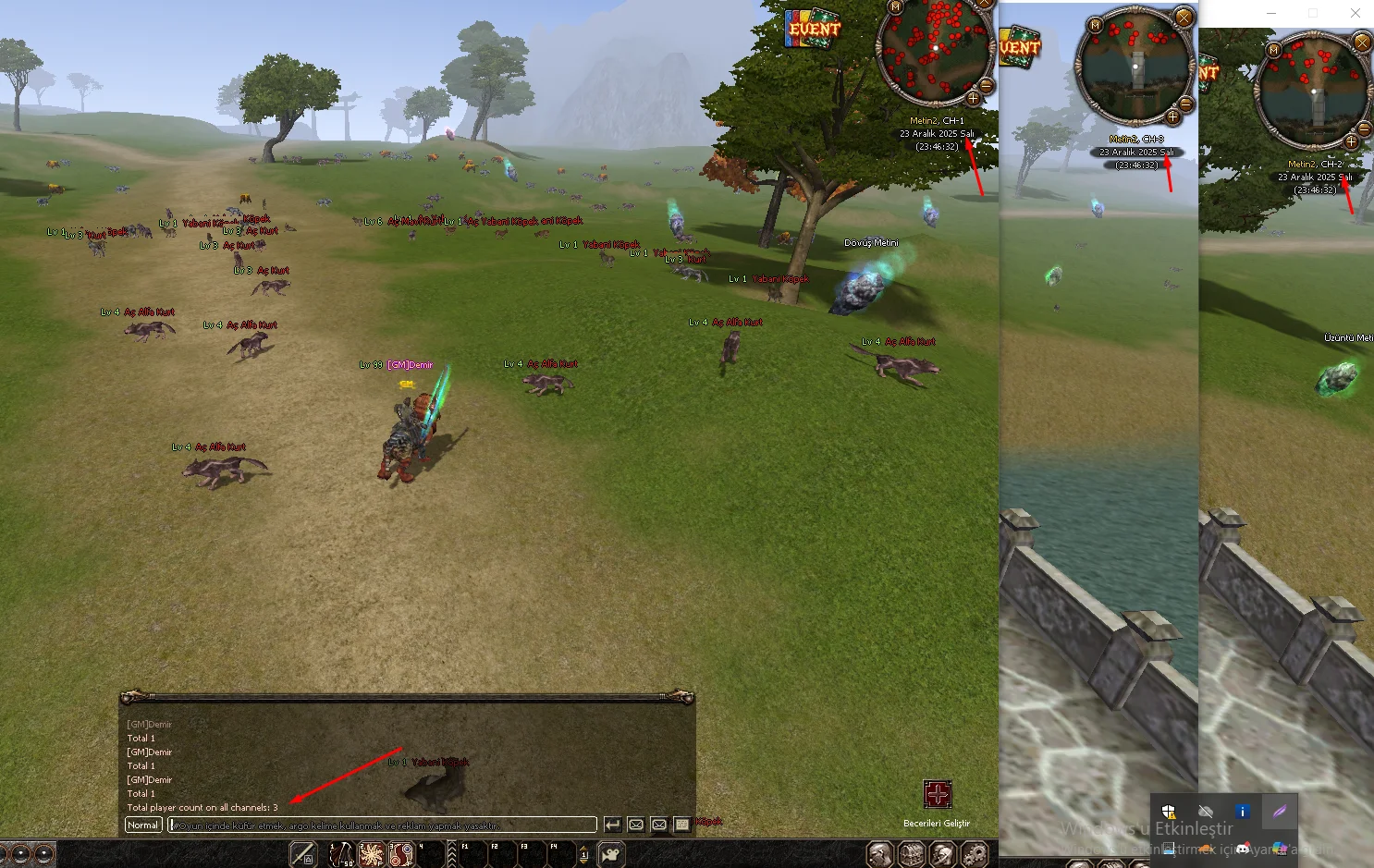Image resolution: width=1374 pixels, height=868 pixels.
Task: Activate the skill in quickslot 1
Action: click(341, 854)
